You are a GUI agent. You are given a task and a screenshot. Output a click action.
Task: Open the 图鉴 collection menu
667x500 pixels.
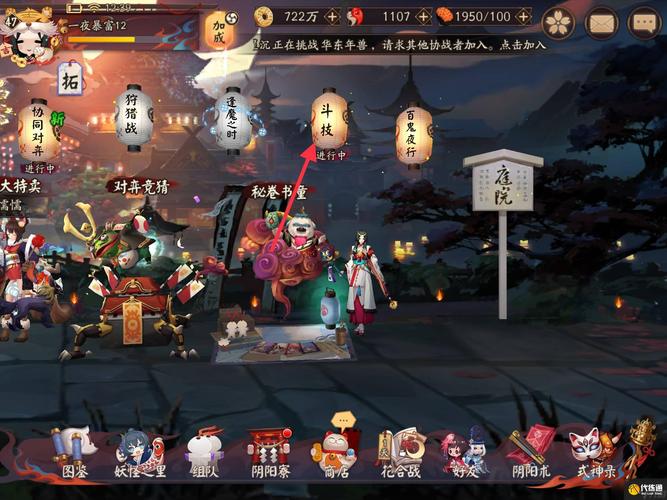click(x=75, y=454)
